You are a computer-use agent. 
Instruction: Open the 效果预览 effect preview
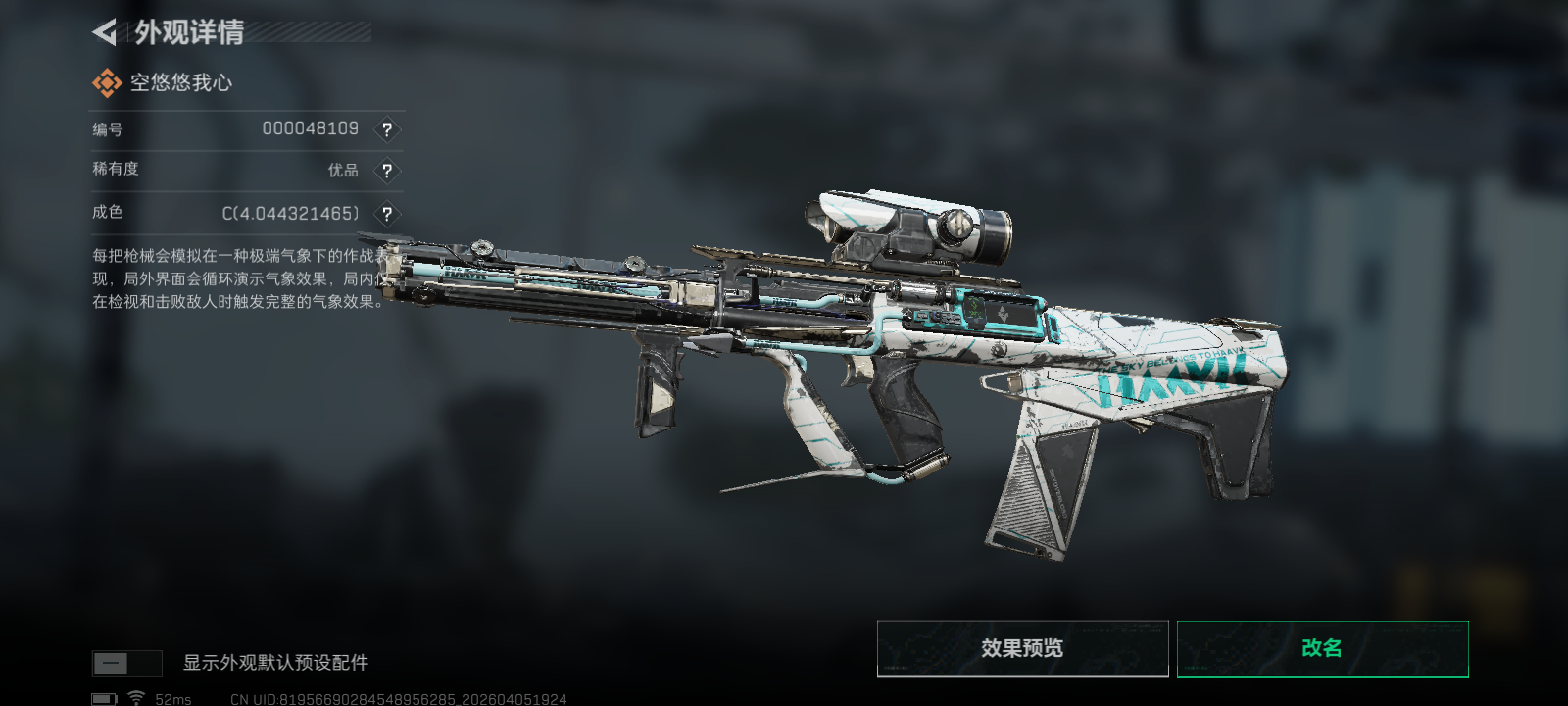(1022, 648)
